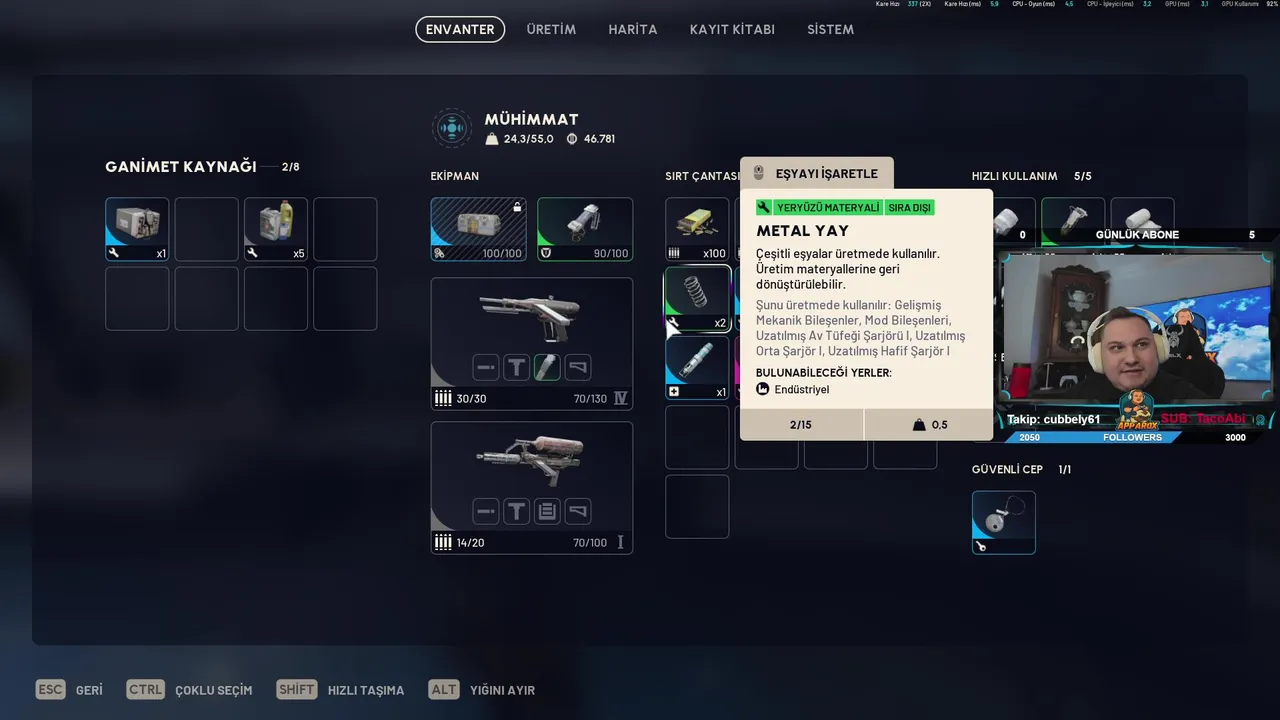Open the Kayıt Kitabı tab
1280x720 pixels.
tap(732, 29)
